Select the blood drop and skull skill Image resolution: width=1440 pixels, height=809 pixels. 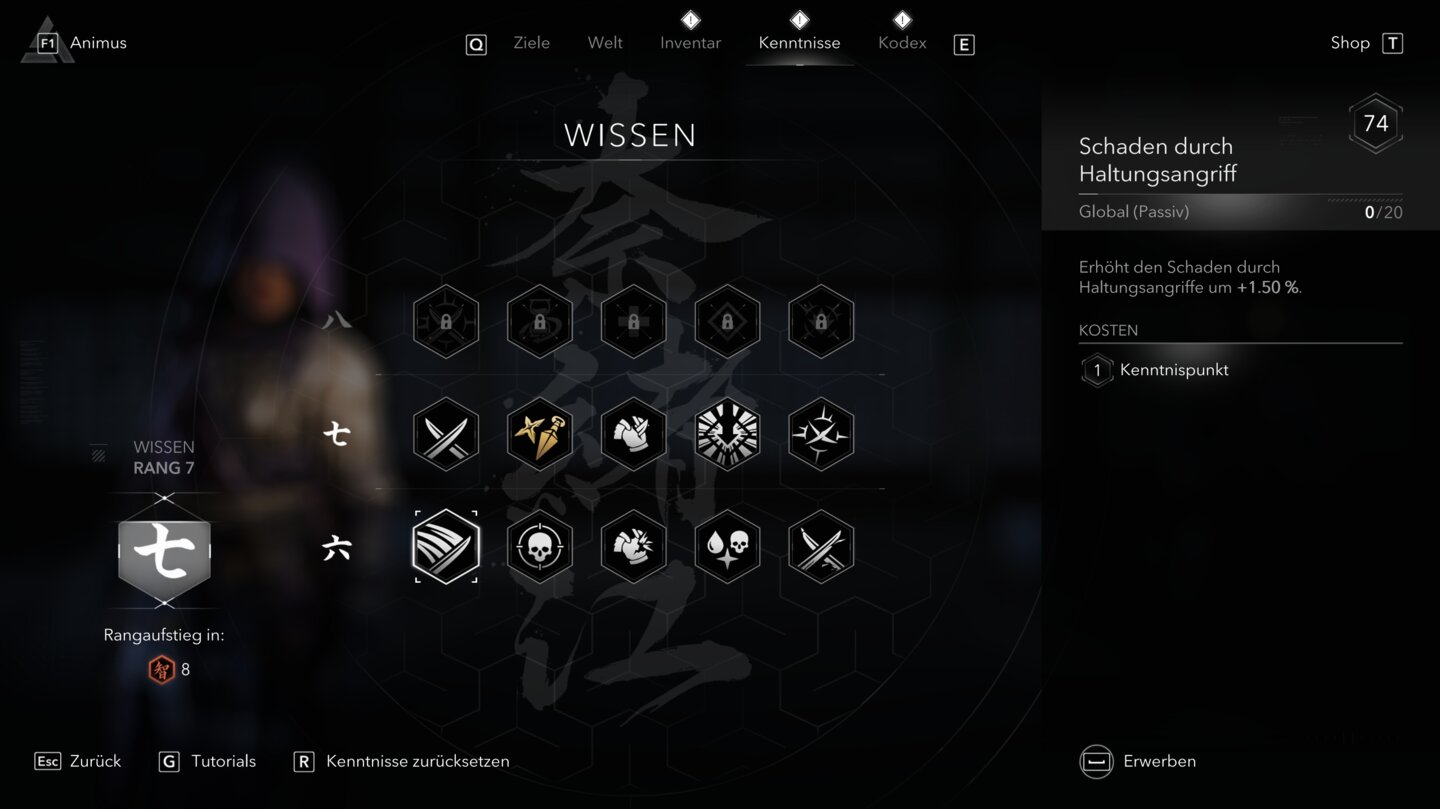[x=727, y=547]
